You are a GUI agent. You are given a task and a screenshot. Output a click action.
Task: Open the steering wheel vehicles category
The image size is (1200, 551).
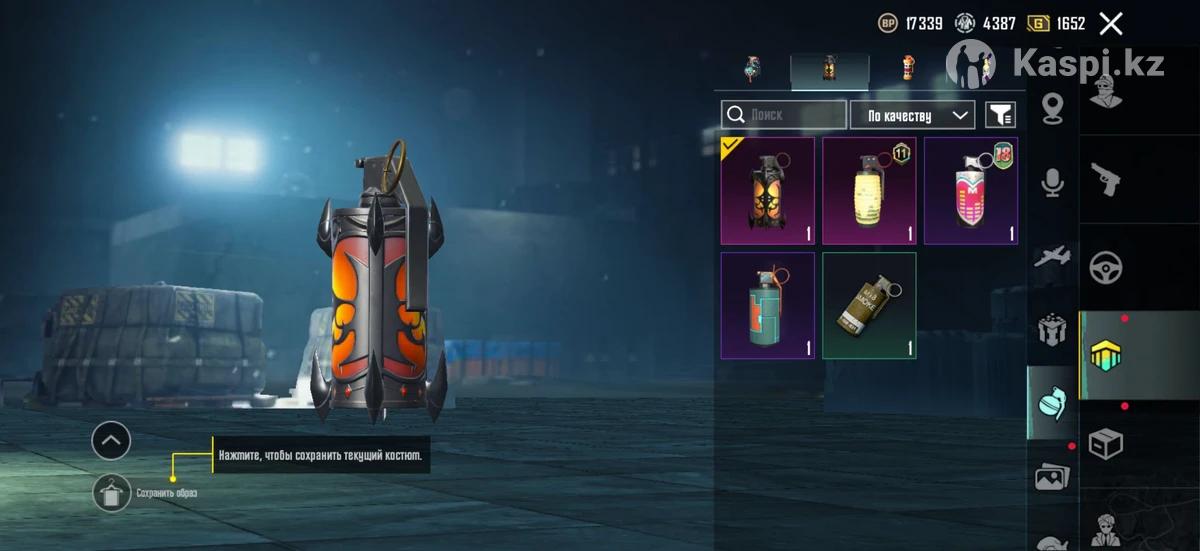pos(1105,267)
